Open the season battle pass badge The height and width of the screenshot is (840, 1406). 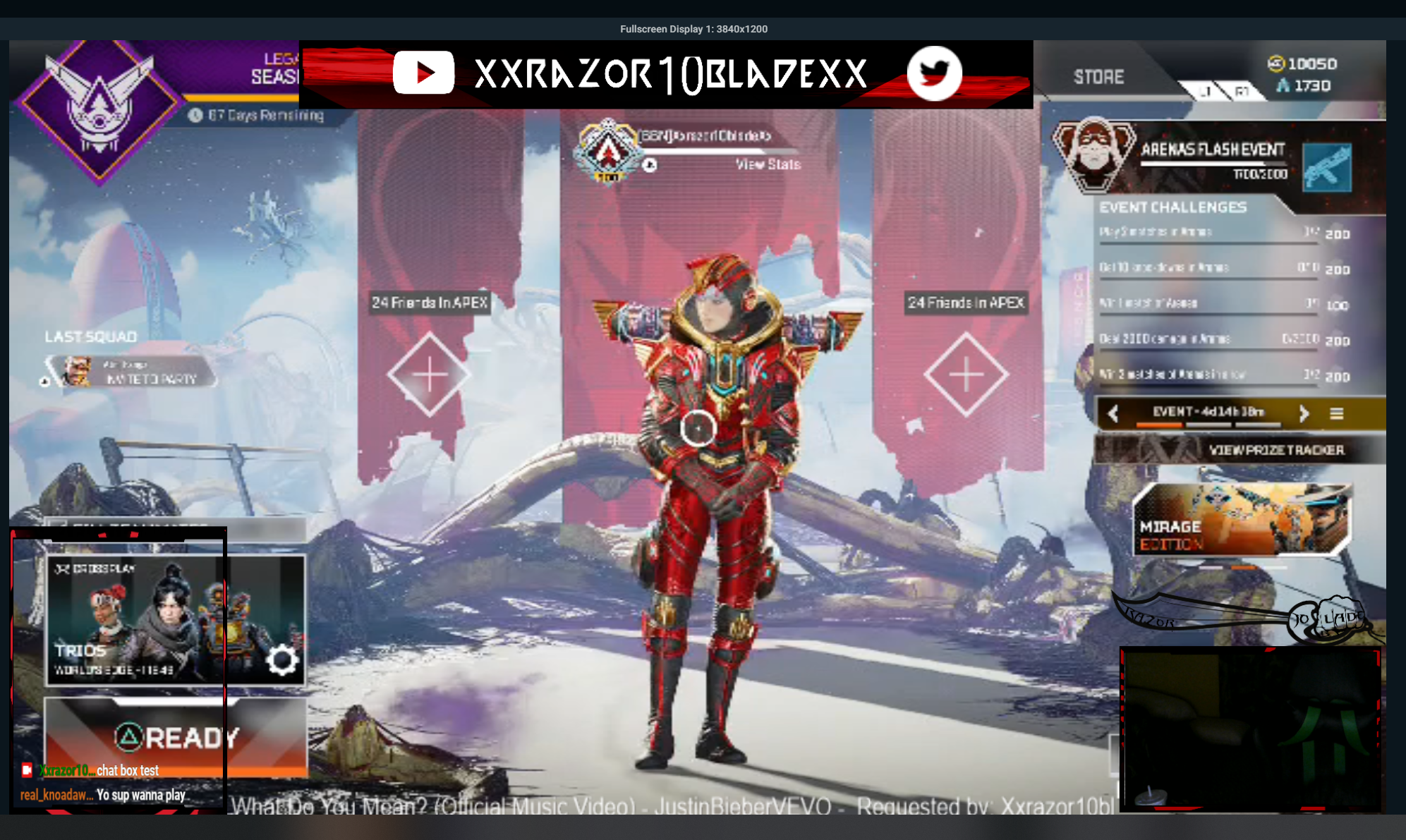click(99, 109)
